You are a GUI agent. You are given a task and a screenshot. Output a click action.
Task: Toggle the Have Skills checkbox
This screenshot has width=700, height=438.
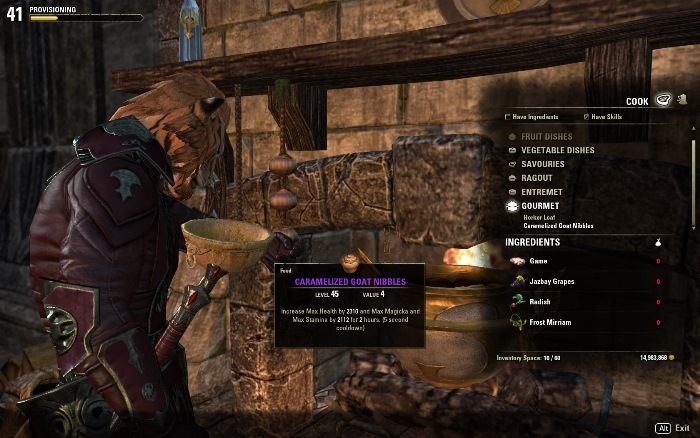tap(586, 117)
